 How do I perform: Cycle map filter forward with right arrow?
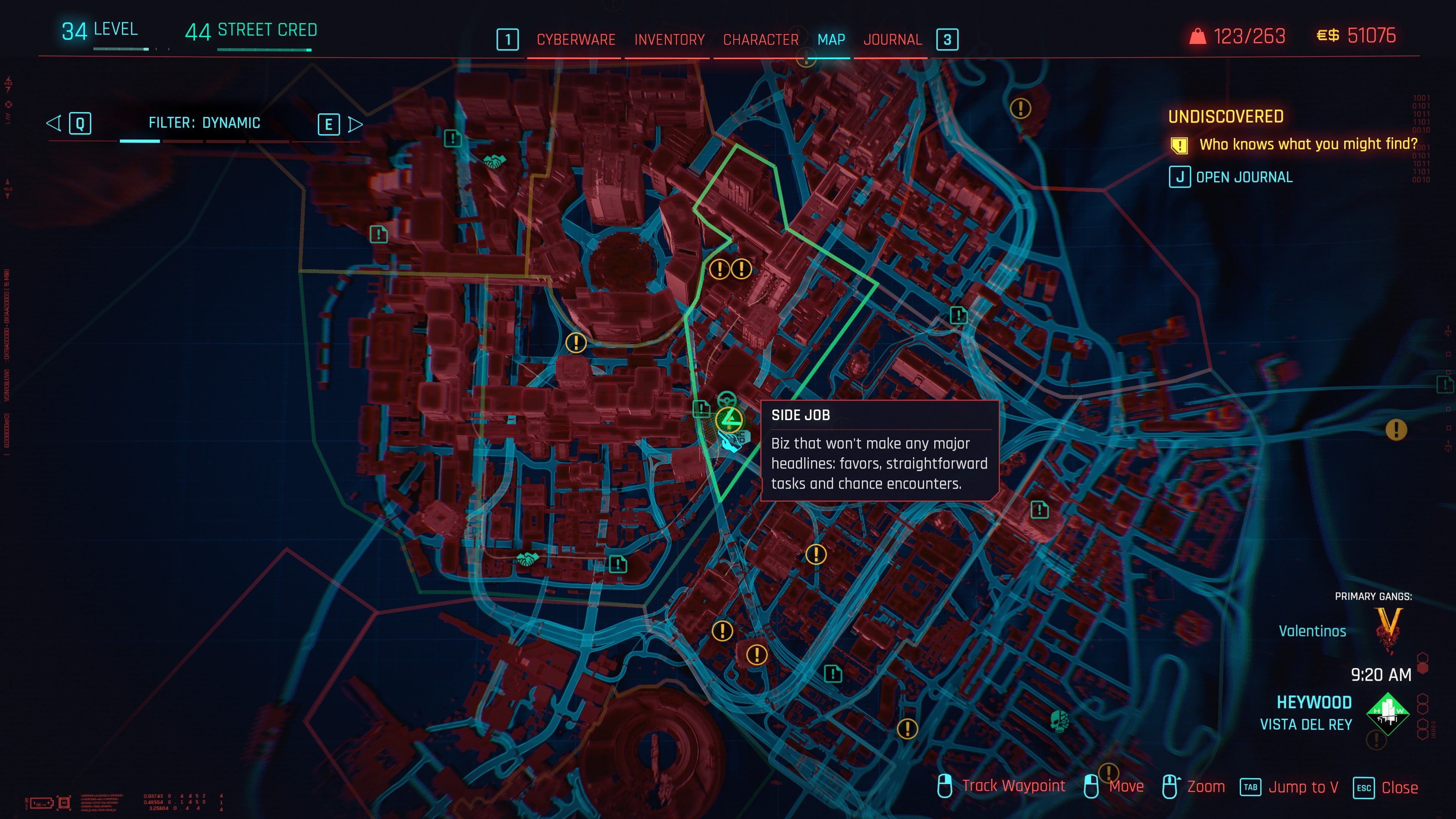356,124
